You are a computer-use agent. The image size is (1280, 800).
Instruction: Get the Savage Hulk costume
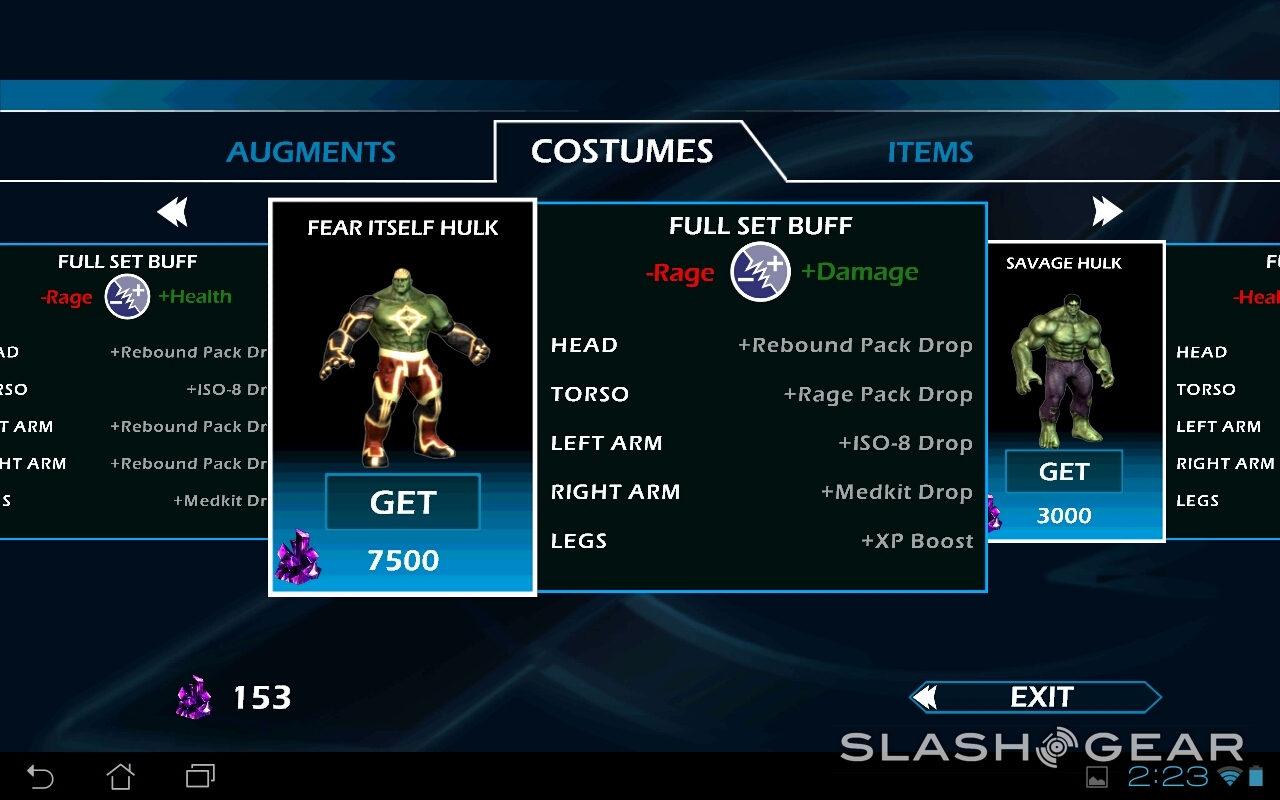[x=1063, y=472]
